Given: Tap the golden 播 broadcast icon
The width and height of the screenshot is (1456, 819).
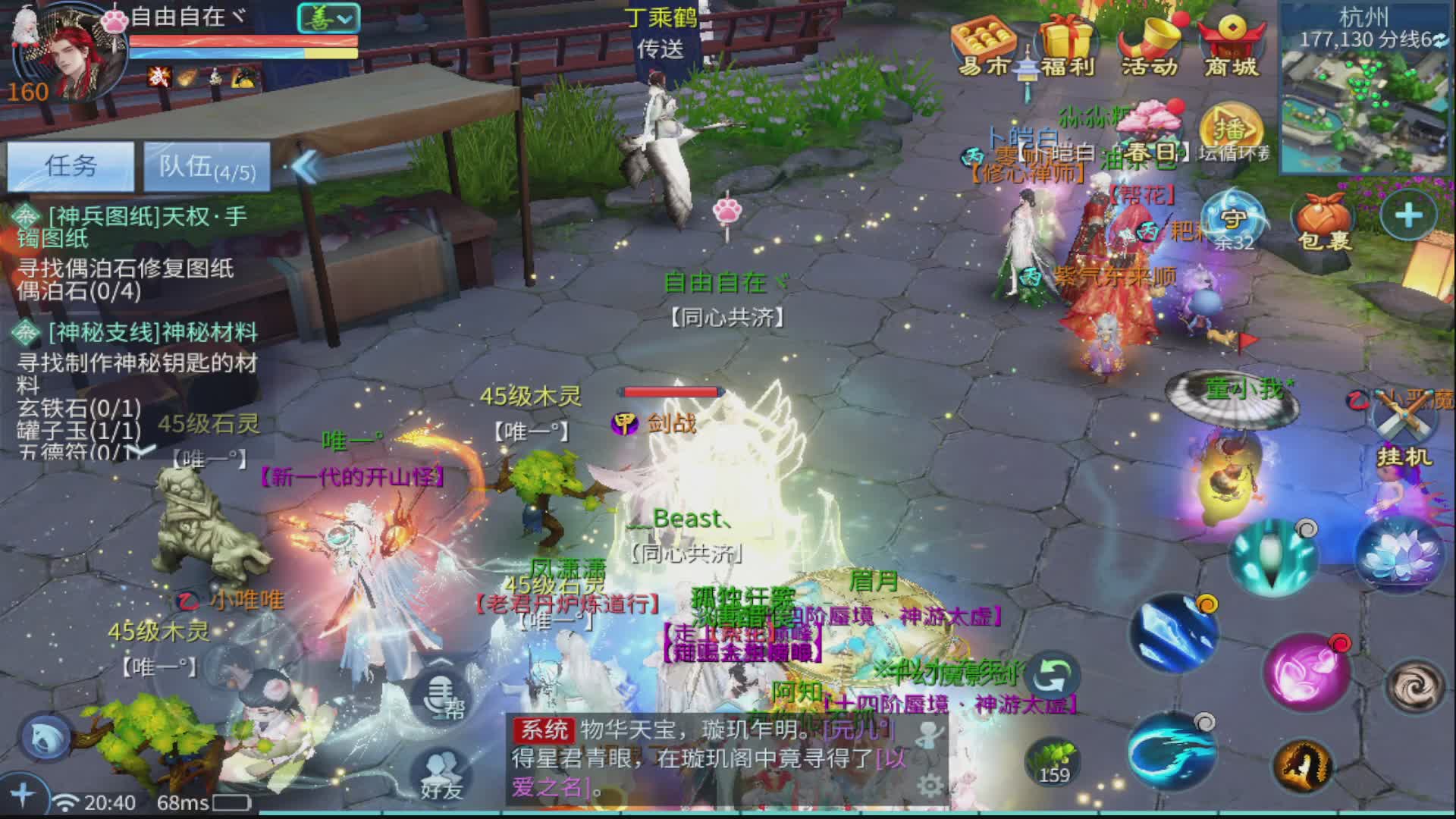Looking at the screenshot, I should [x=1231, y=127].
